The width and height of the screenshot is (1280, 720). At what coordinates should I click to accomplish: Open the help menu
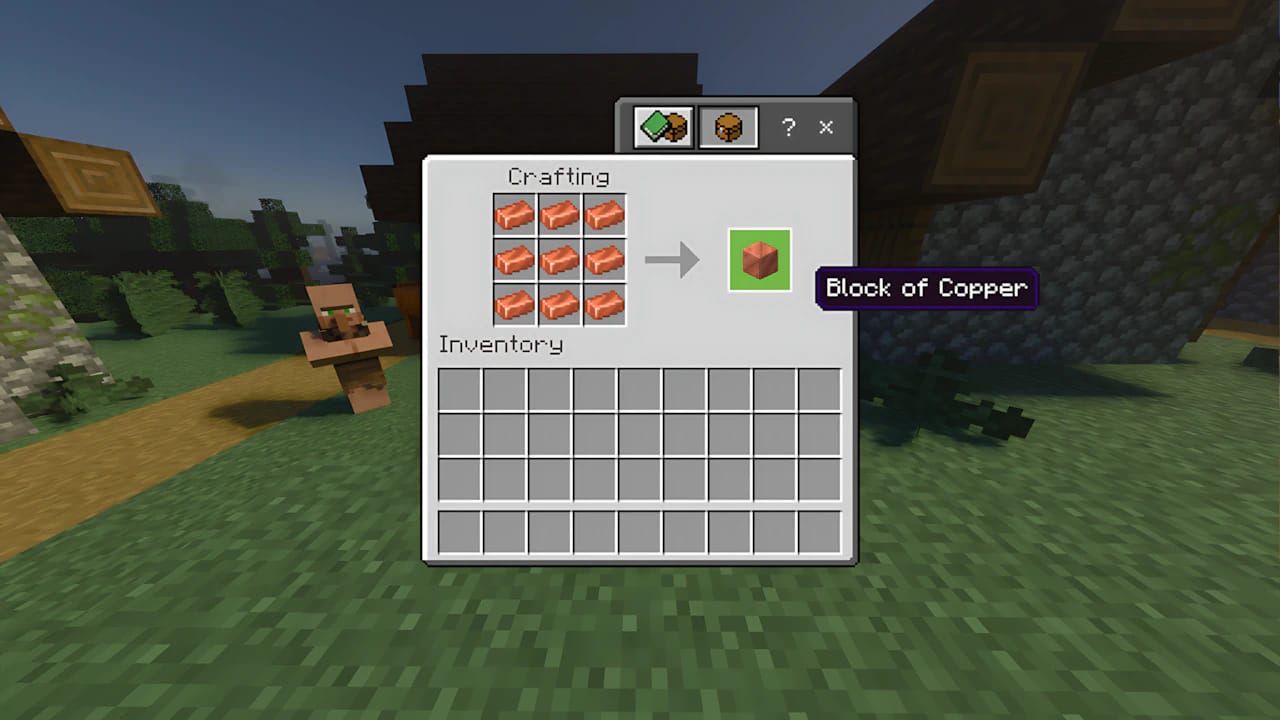coord(788,128)
